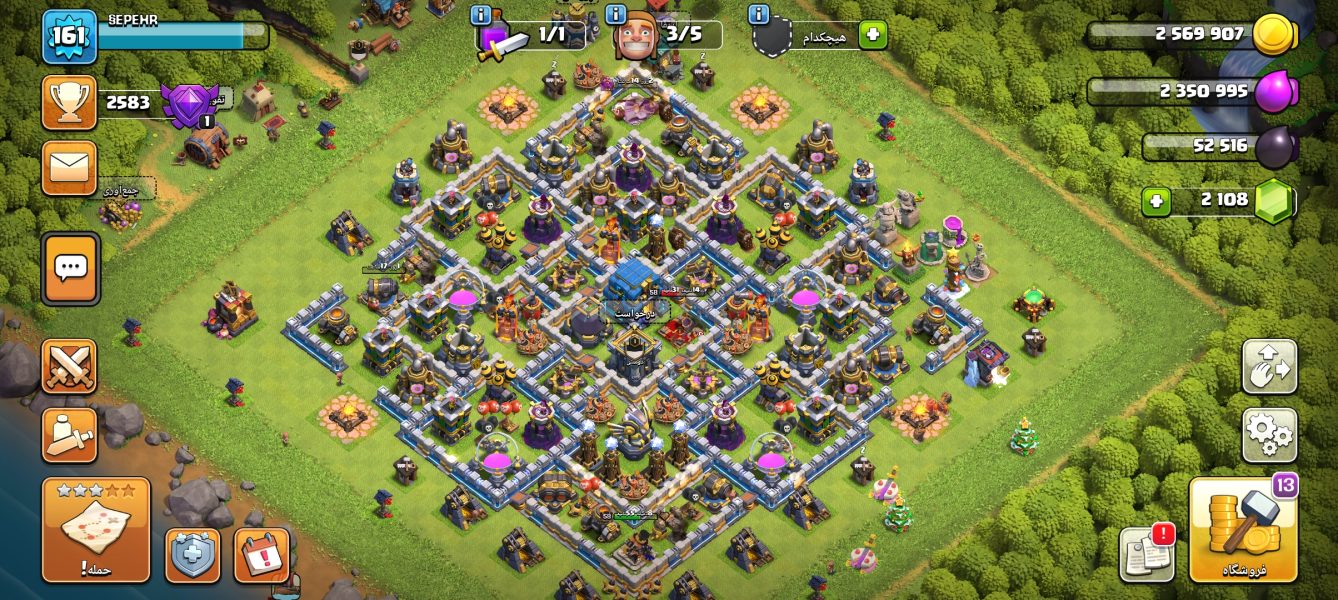Open the player profile level 161 badge
Viewport: 1338px width, 600px height.
click(x=69, y=37)
